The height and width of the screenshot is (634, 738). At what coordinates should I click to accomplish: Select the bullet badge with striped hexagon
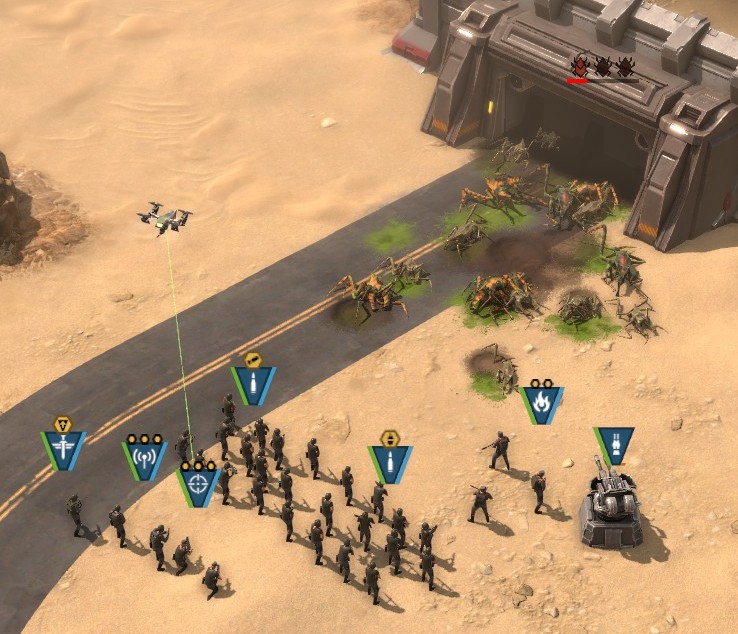(x=390, y=462)
